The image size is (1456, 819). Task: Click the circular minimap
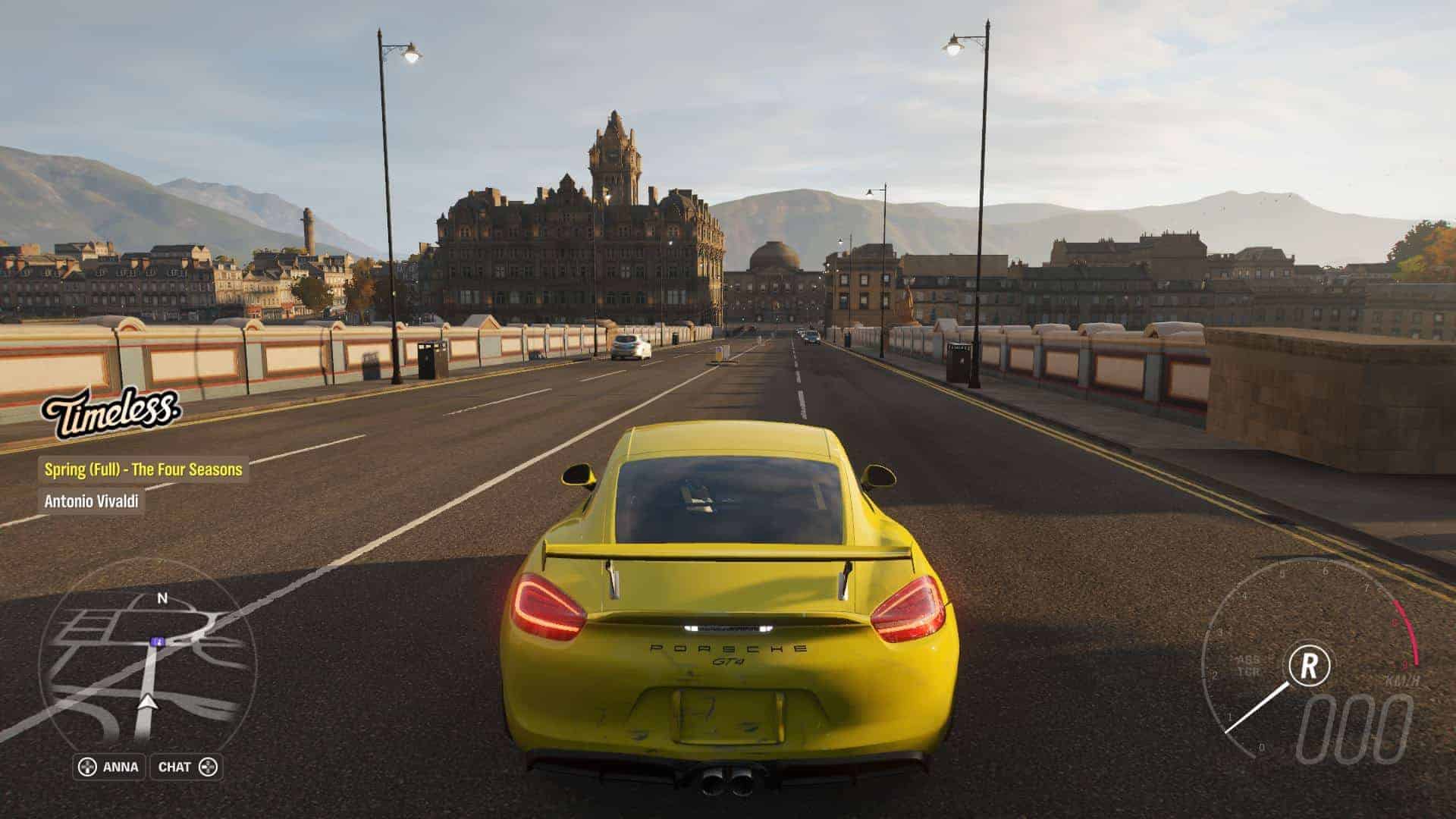pos(148,667)
